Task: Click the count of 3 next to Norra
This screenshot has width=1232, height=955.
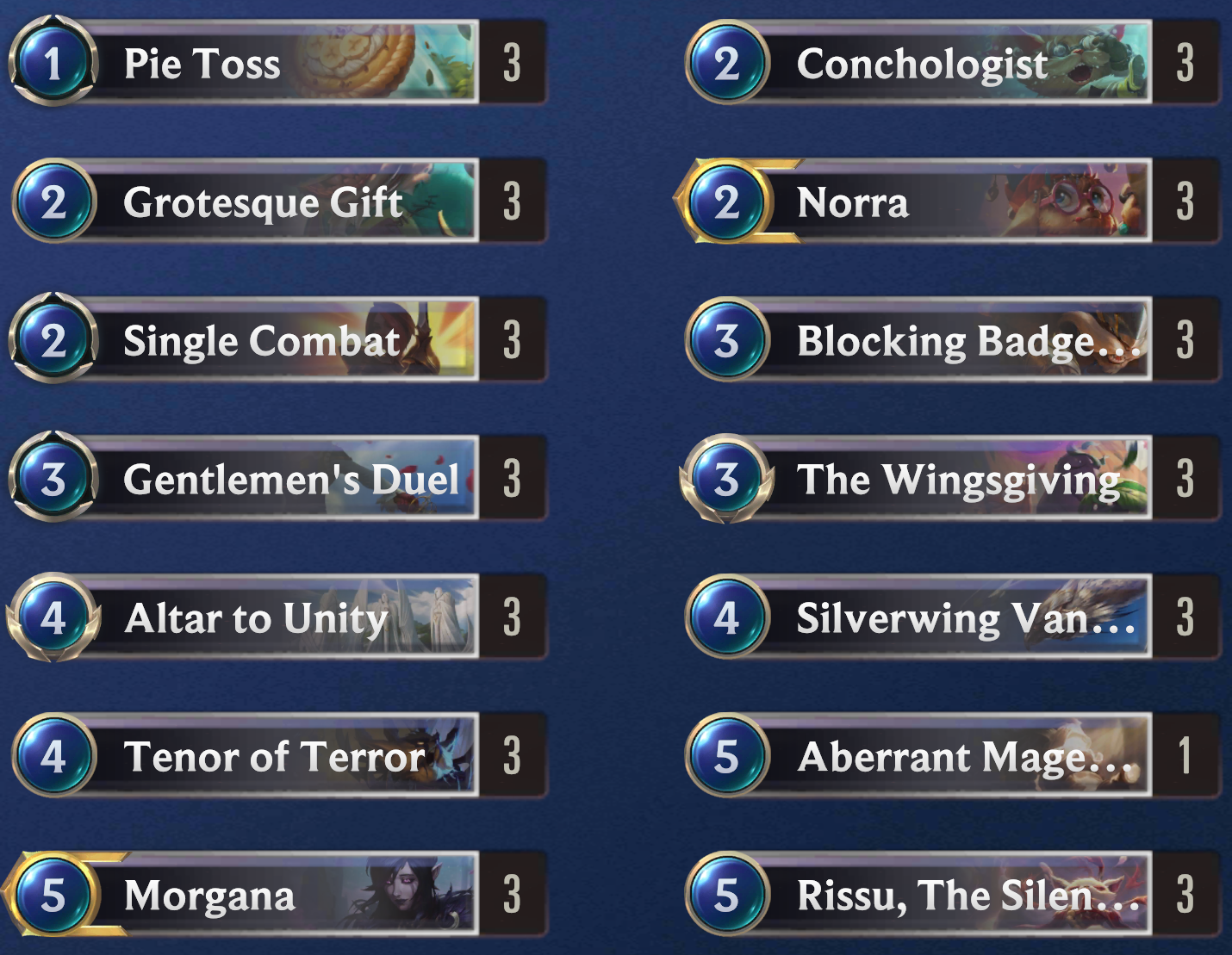Action: click(x=1185, y=202)
